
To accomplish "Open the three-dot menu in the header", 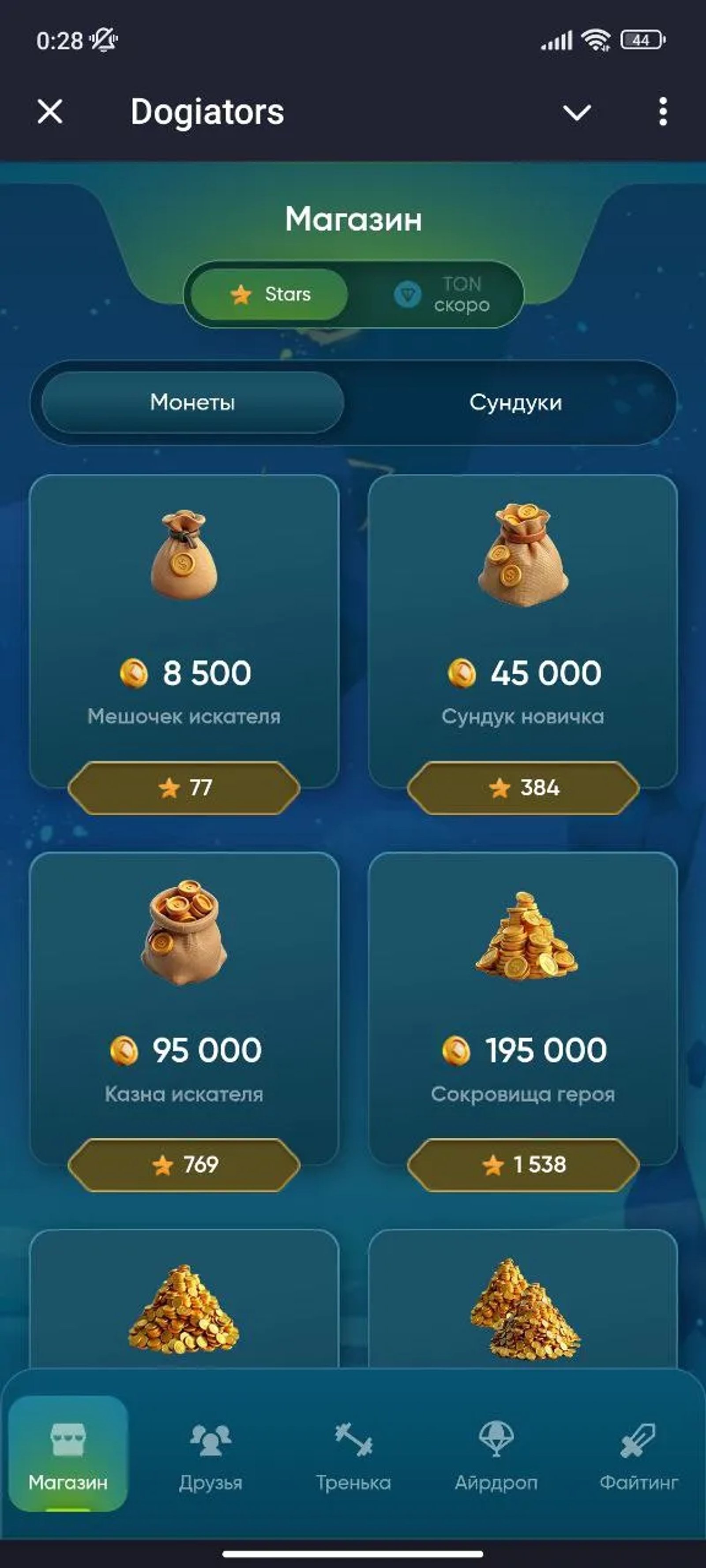I will [x=663, y=112].
